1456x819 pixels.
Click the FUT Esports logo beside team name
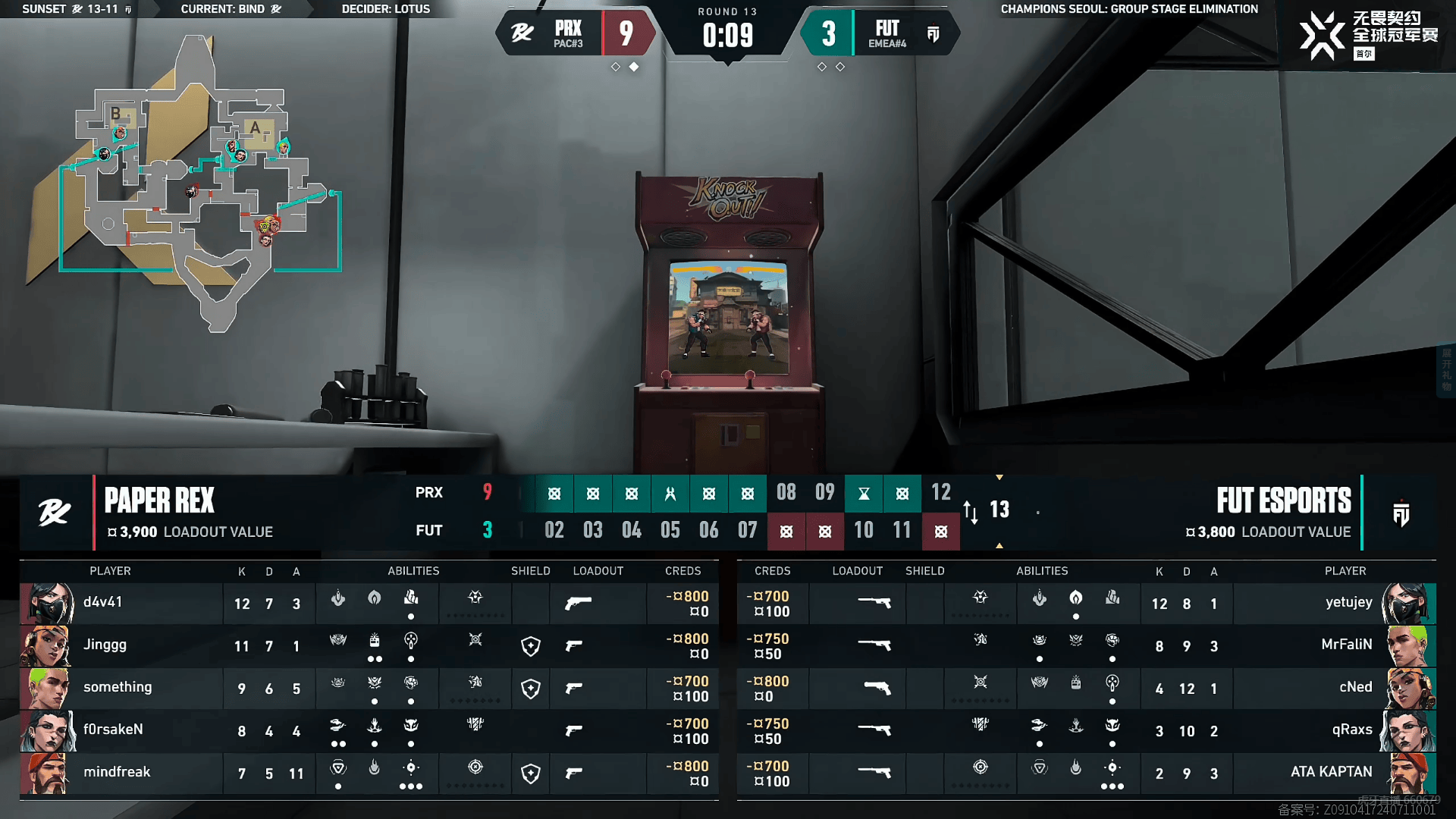(1401, 514)
